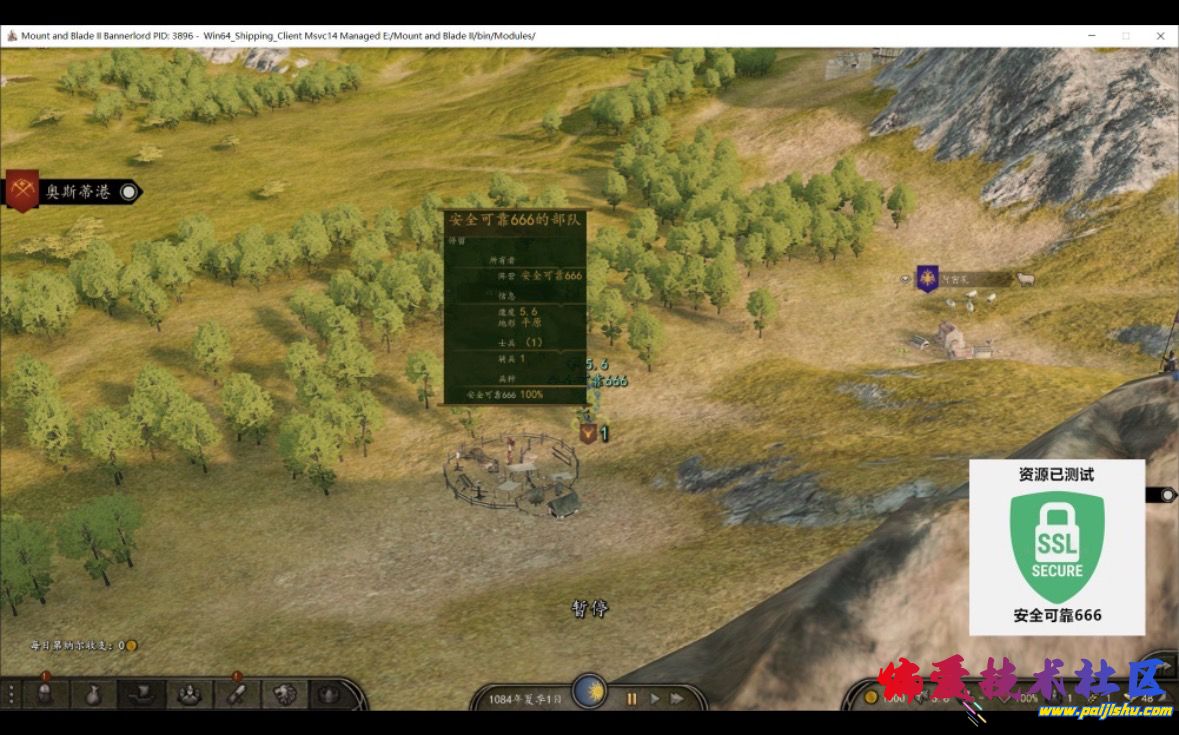This screenshot has width=1179, height=735.
Task: Track the village with the eye icon
Action: click(x=906, y=279)
